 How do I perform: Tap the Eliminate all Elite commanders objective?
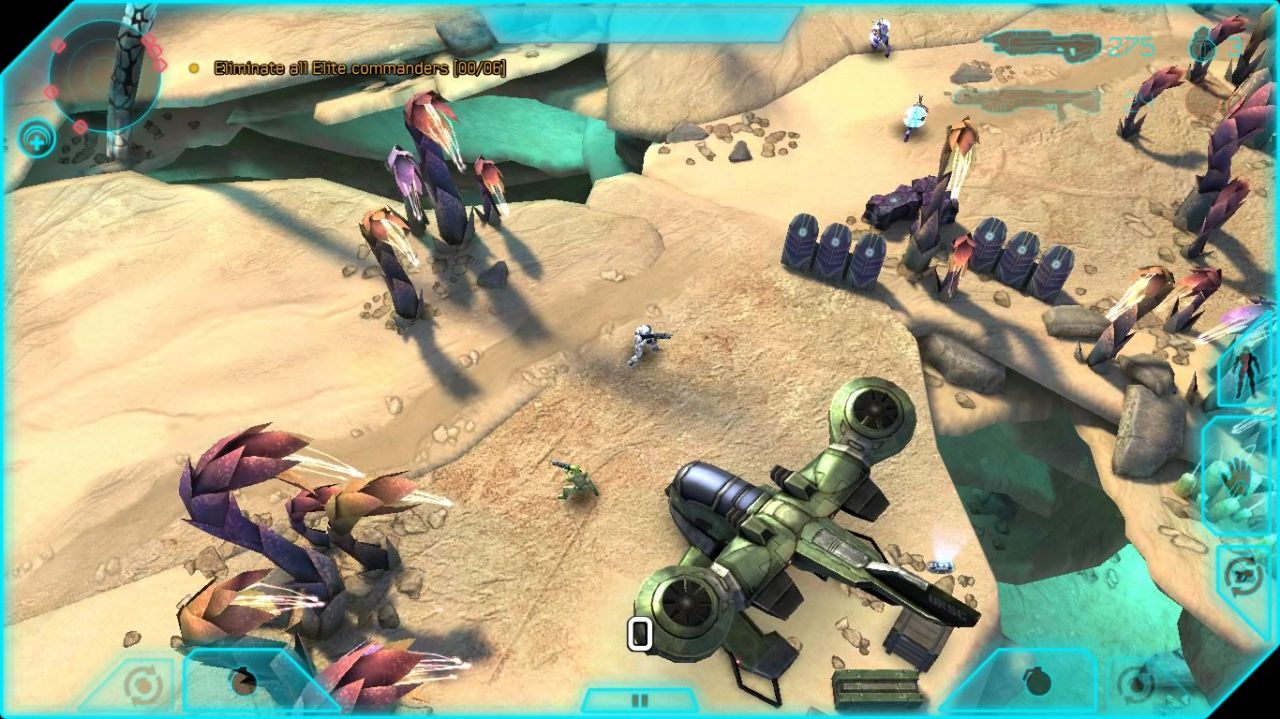point(347,68)
